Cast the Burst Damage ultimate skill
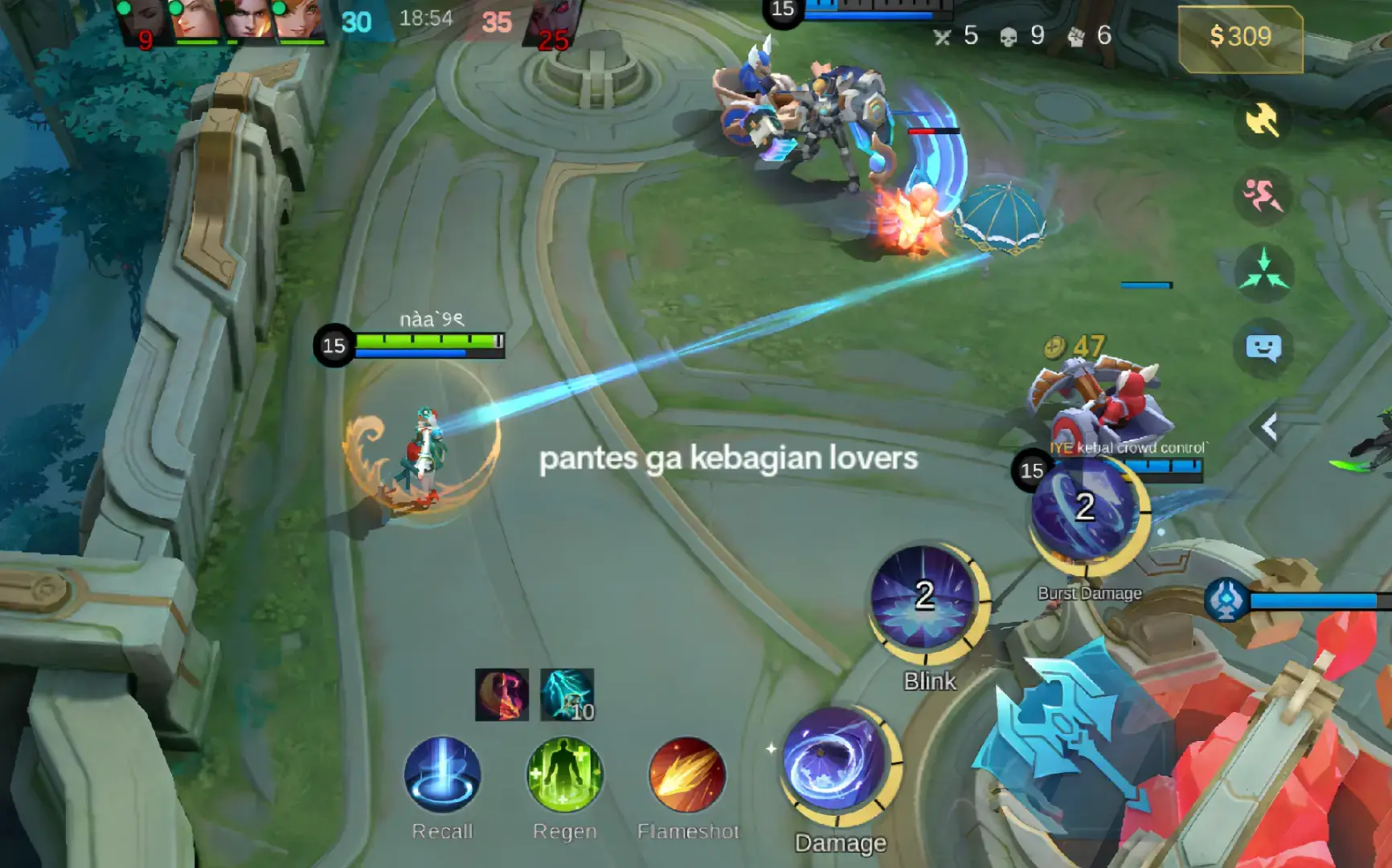This screenshot has height=868, width=1392. (x=1087, y=514)
